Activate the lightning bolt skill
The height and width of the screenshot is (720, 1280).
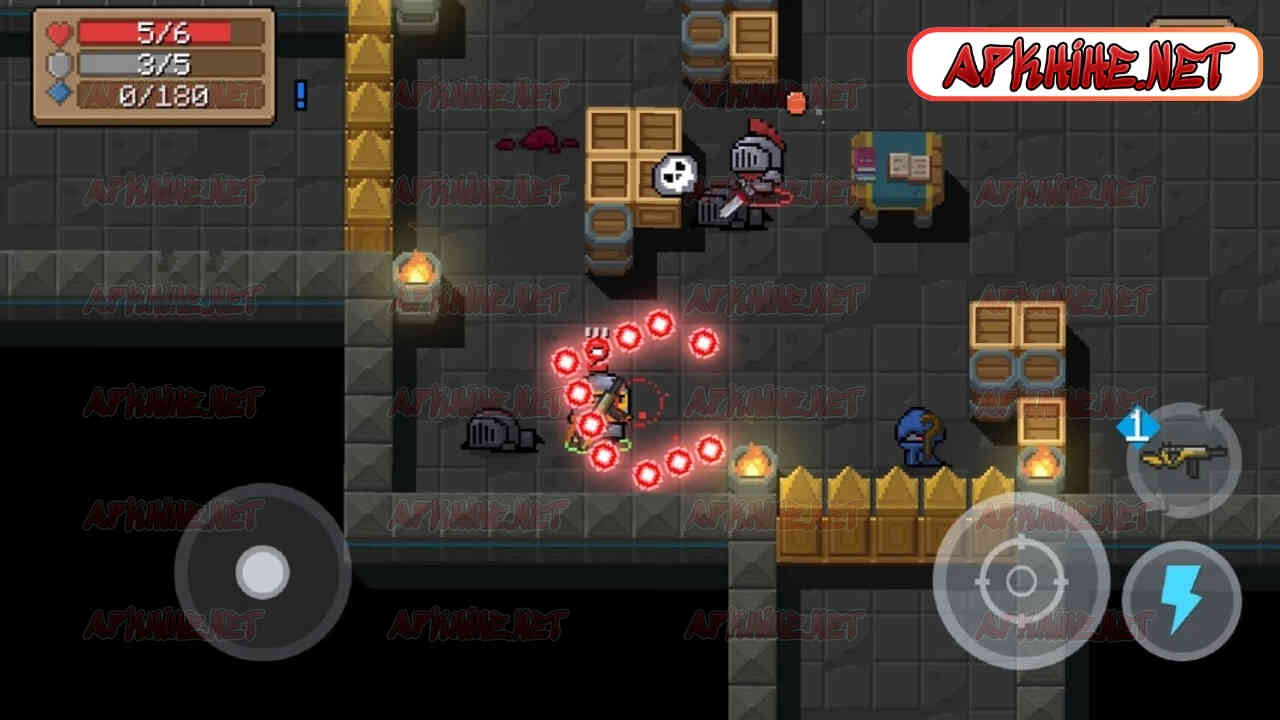pyautogui.click(x=1181, y=601)
